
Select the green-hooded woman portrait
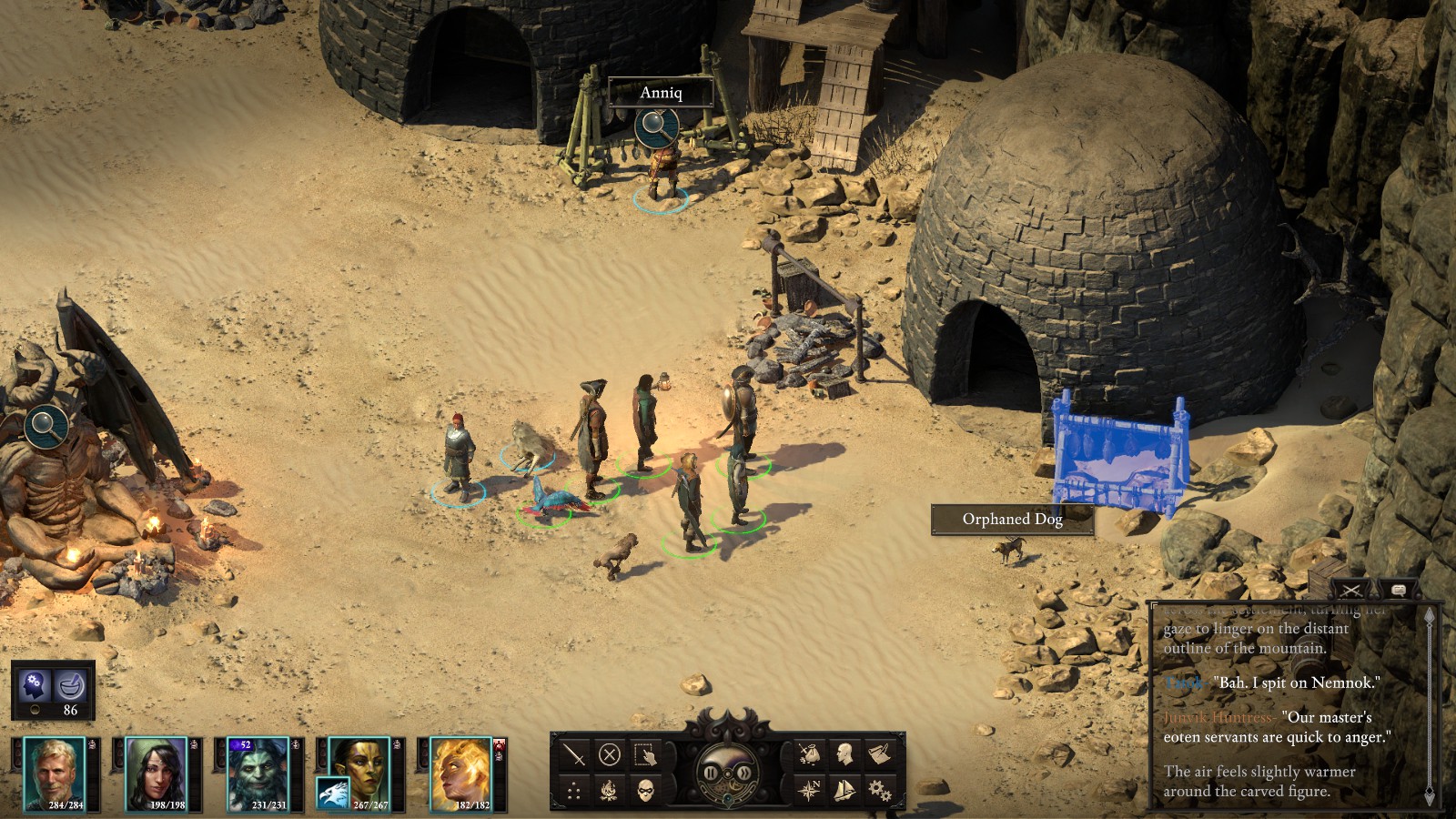coord(156,773)
